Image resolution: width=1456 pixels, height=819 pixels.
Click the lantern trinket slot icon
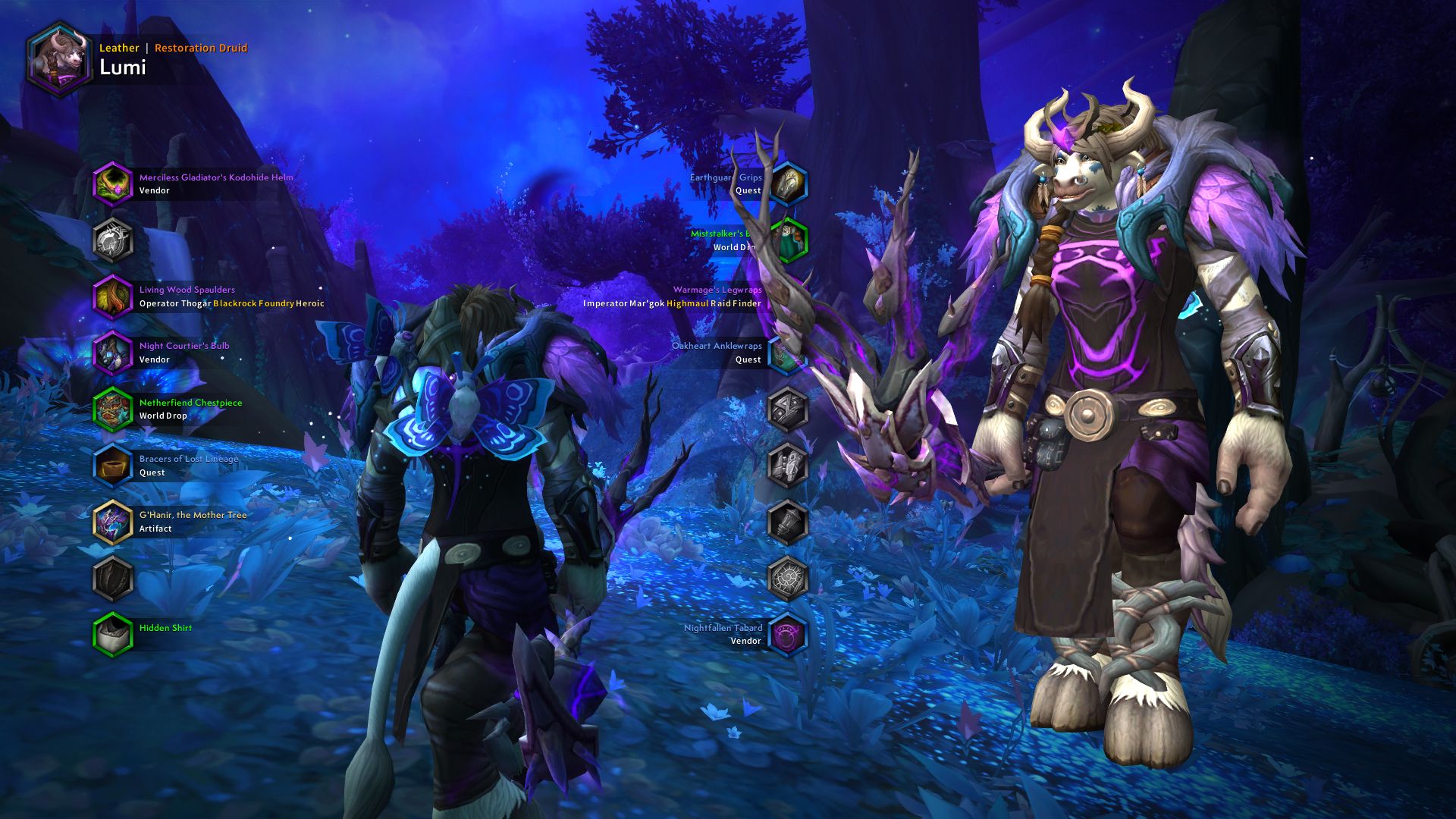pyautogui.click(x=789, y=522)
